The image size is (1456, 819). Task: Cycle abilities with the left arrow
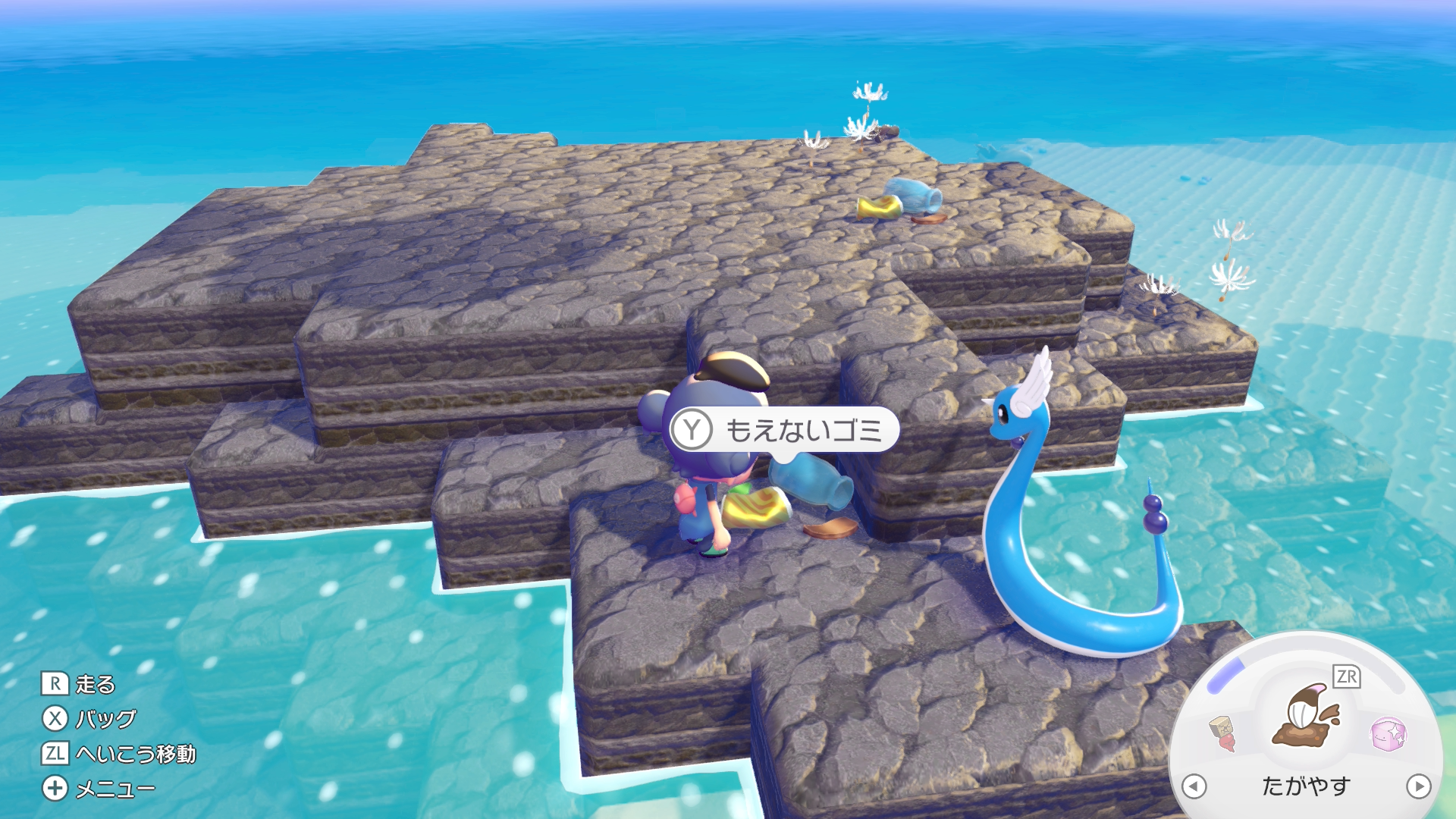(1194, 786)
